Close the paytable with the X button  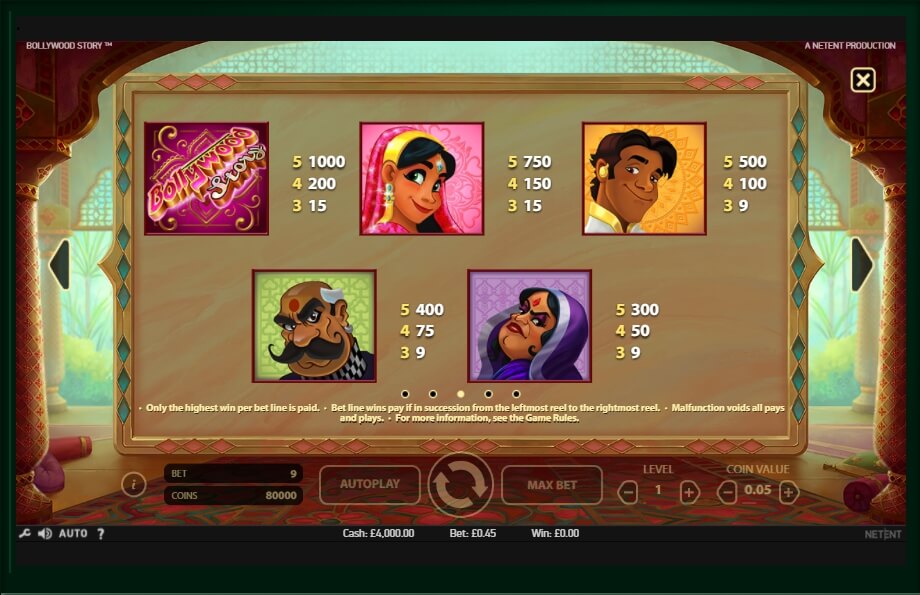[x=862, y=80]
